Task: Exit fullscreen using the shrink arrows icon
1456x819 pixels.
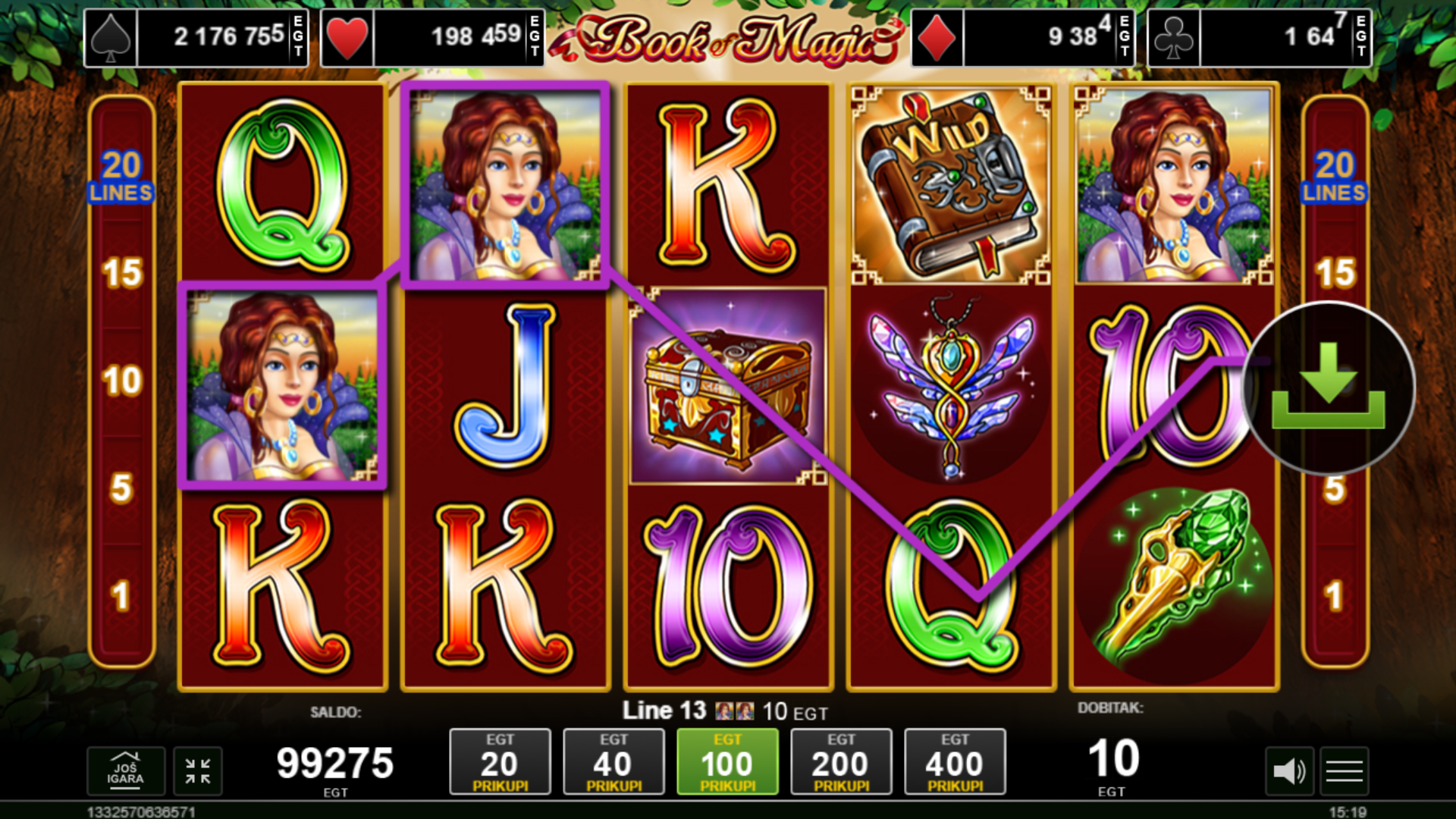Action: coord(198,771)
